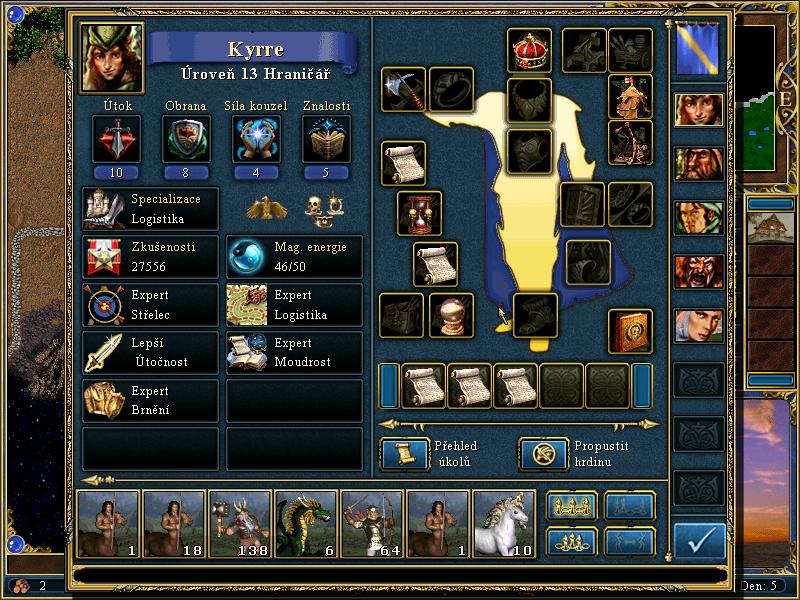Screen dimensions: 800x600
Task: Choose the white unicorn army stack
Action: click(503, 522)
